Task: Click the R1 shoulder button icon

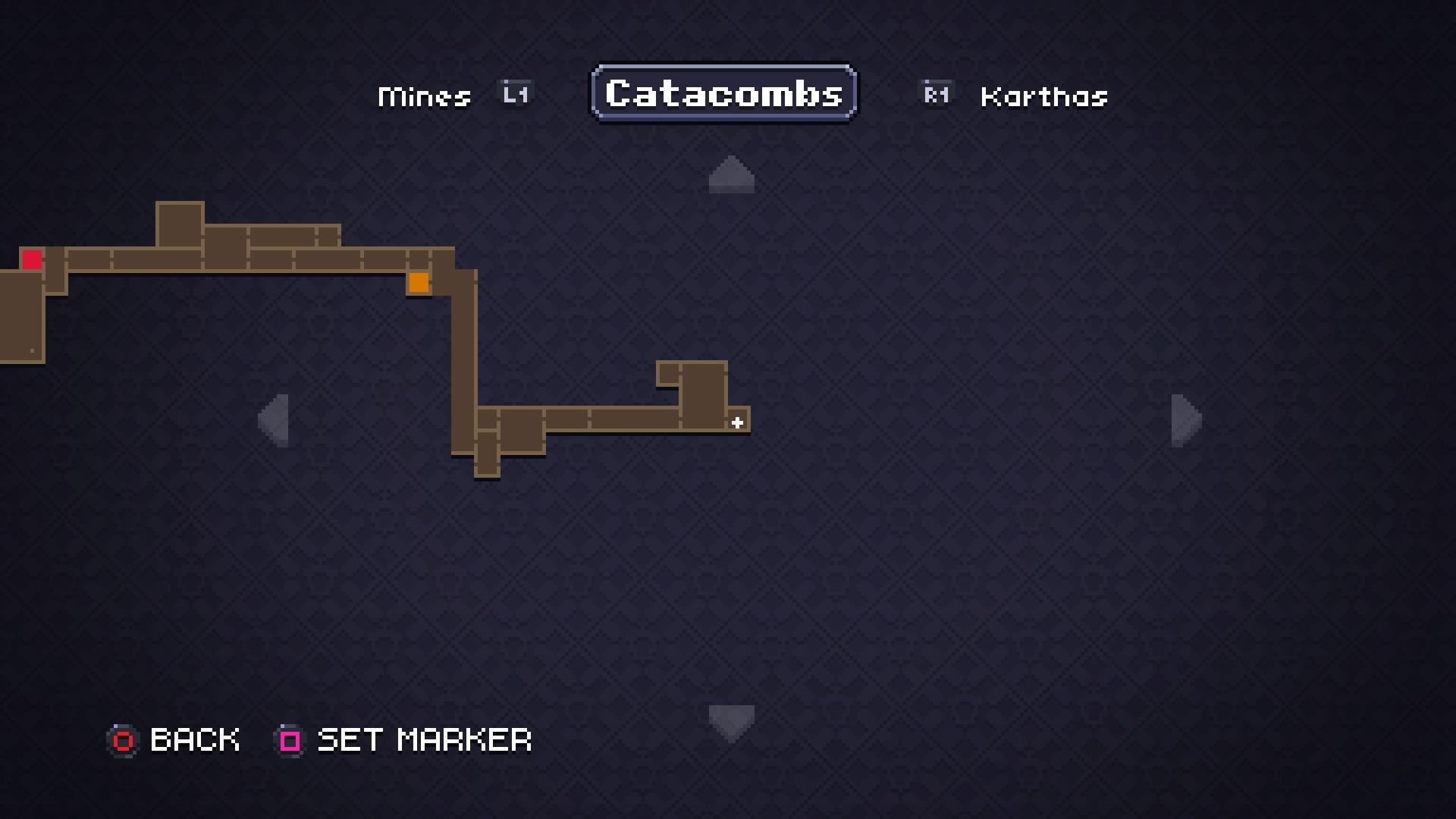Action: point(936,93)
